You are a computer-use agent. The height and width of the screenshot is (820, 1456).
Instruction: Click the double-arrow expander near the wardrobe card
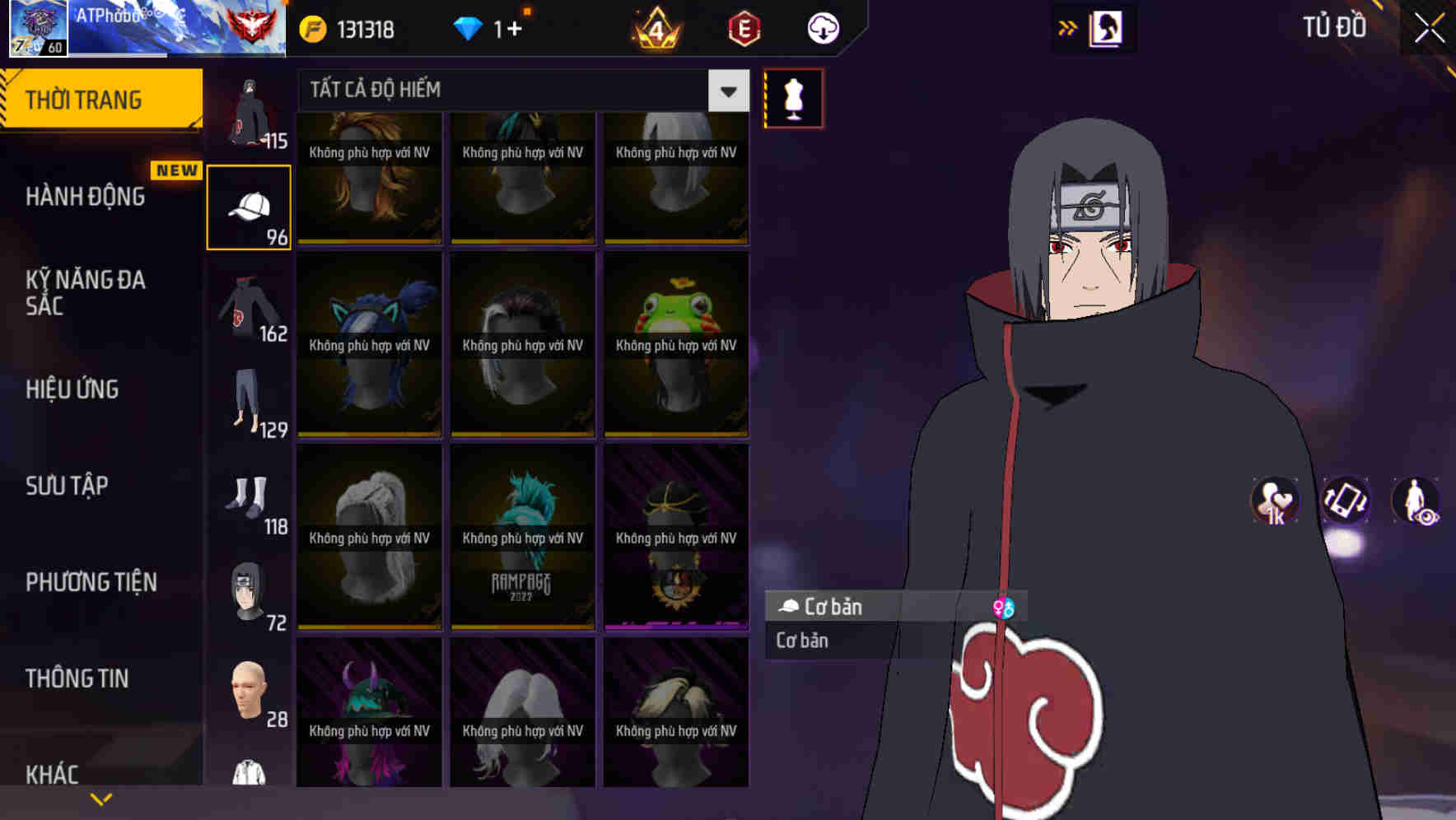tap(1068, 27)
